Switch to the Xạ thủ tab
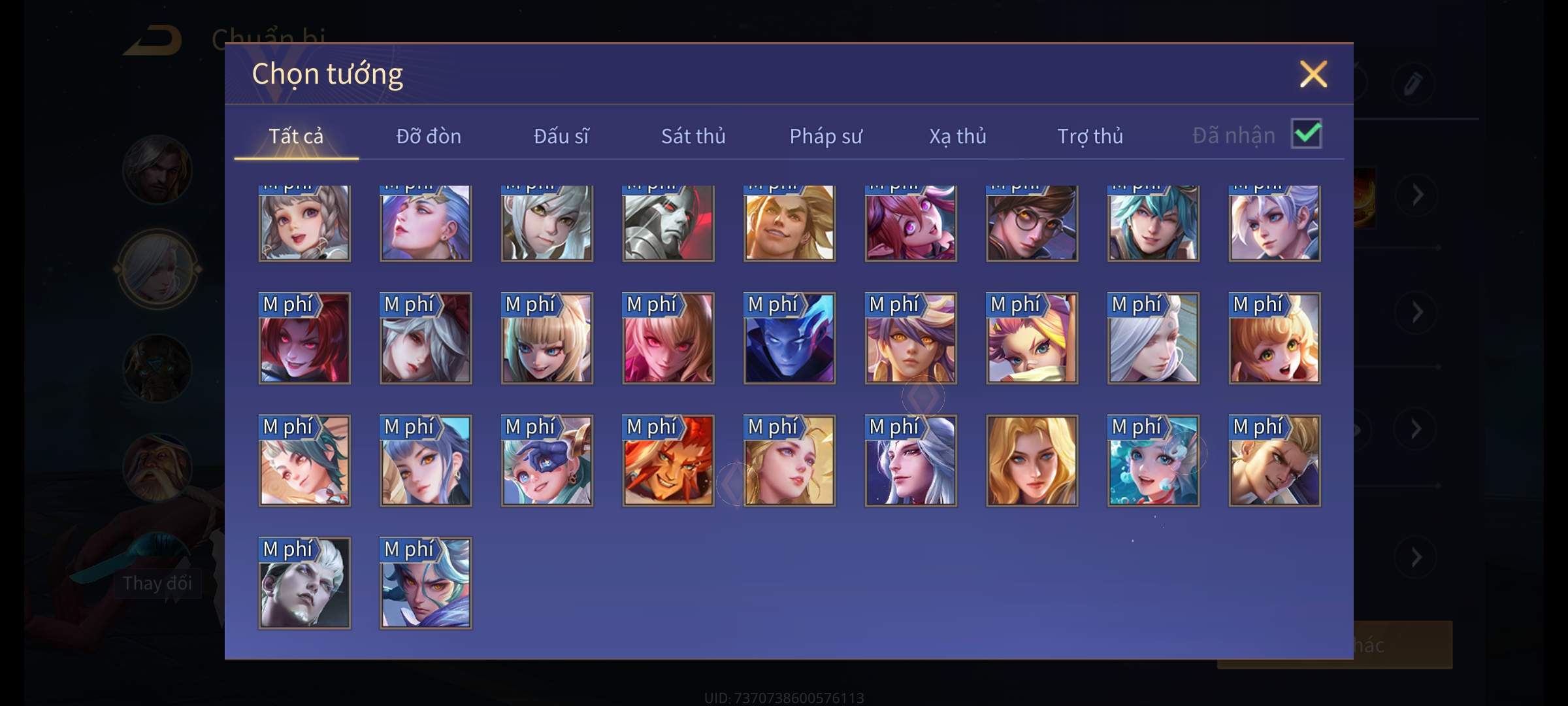1568x706 pixels. (x=958, y=136)
